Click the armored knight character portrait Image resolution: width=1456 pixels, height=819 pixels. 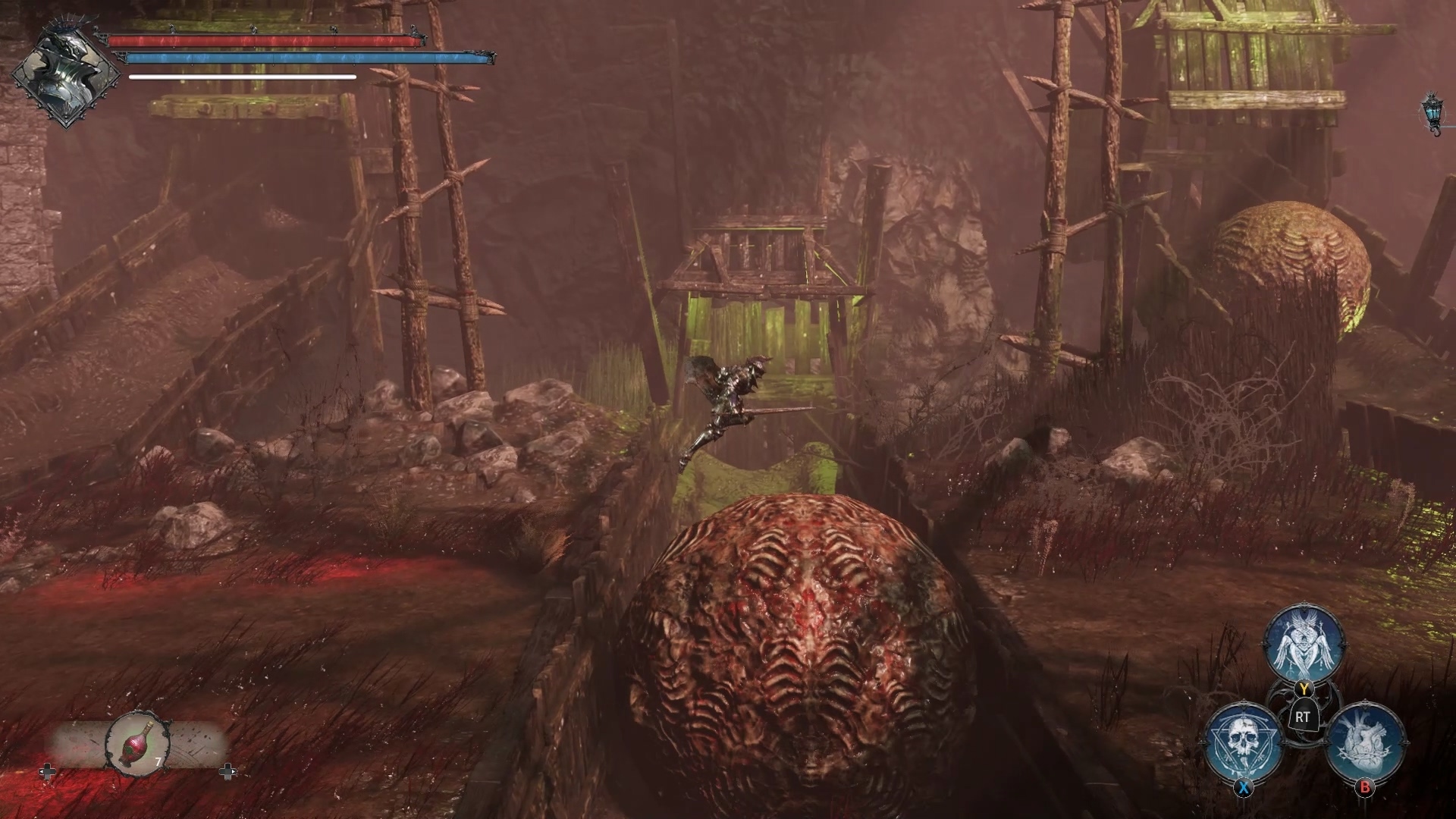coord(67,74)
